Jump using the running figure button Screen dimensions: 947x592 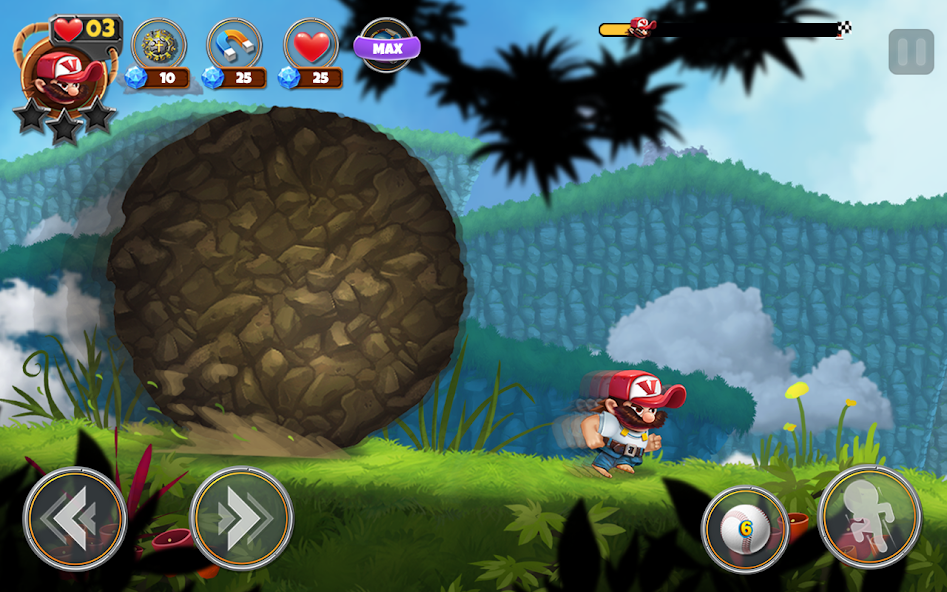[x=869, y=516]
